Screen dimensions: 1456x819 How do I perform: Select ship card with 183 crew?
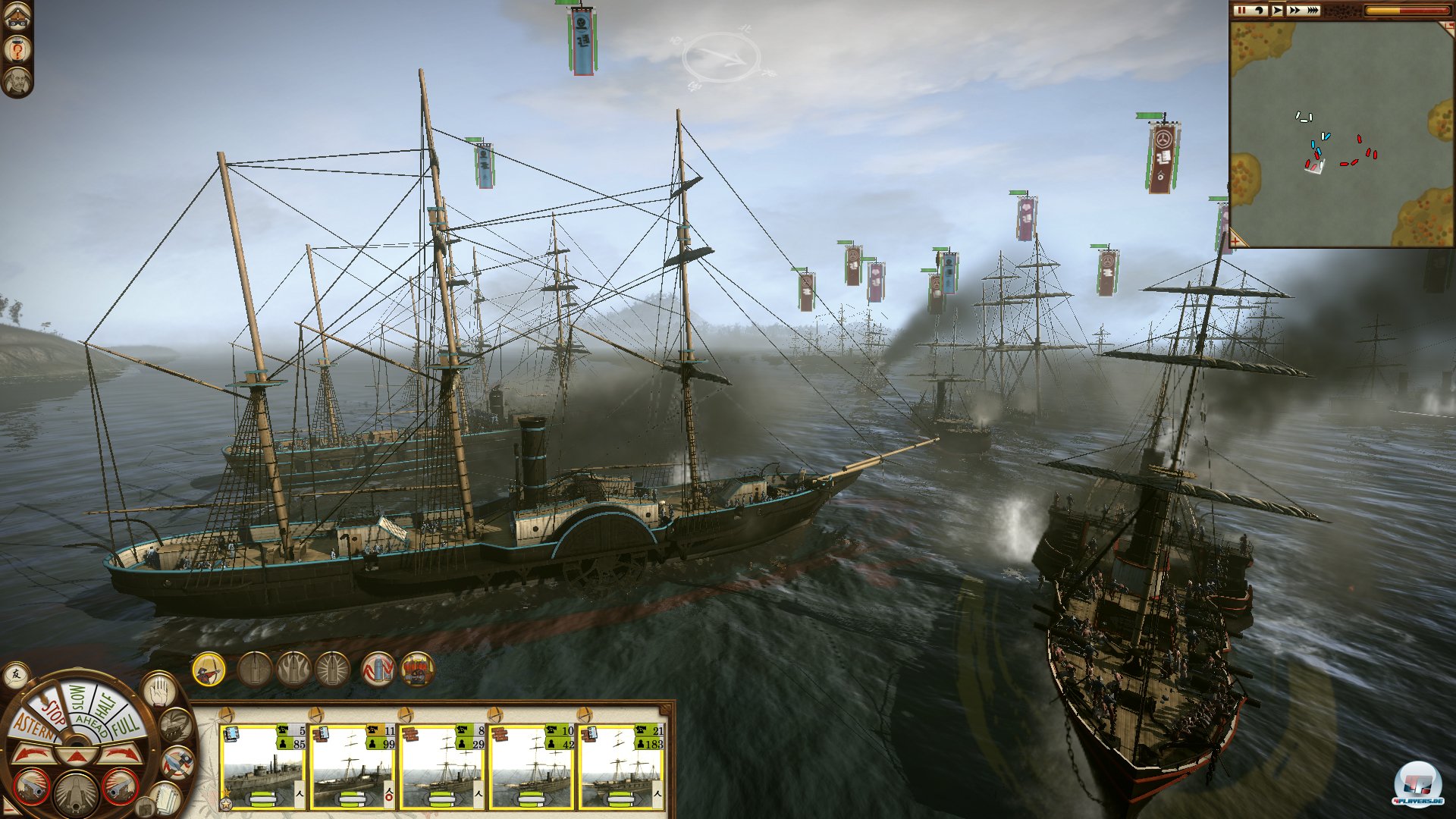(621, 767)
